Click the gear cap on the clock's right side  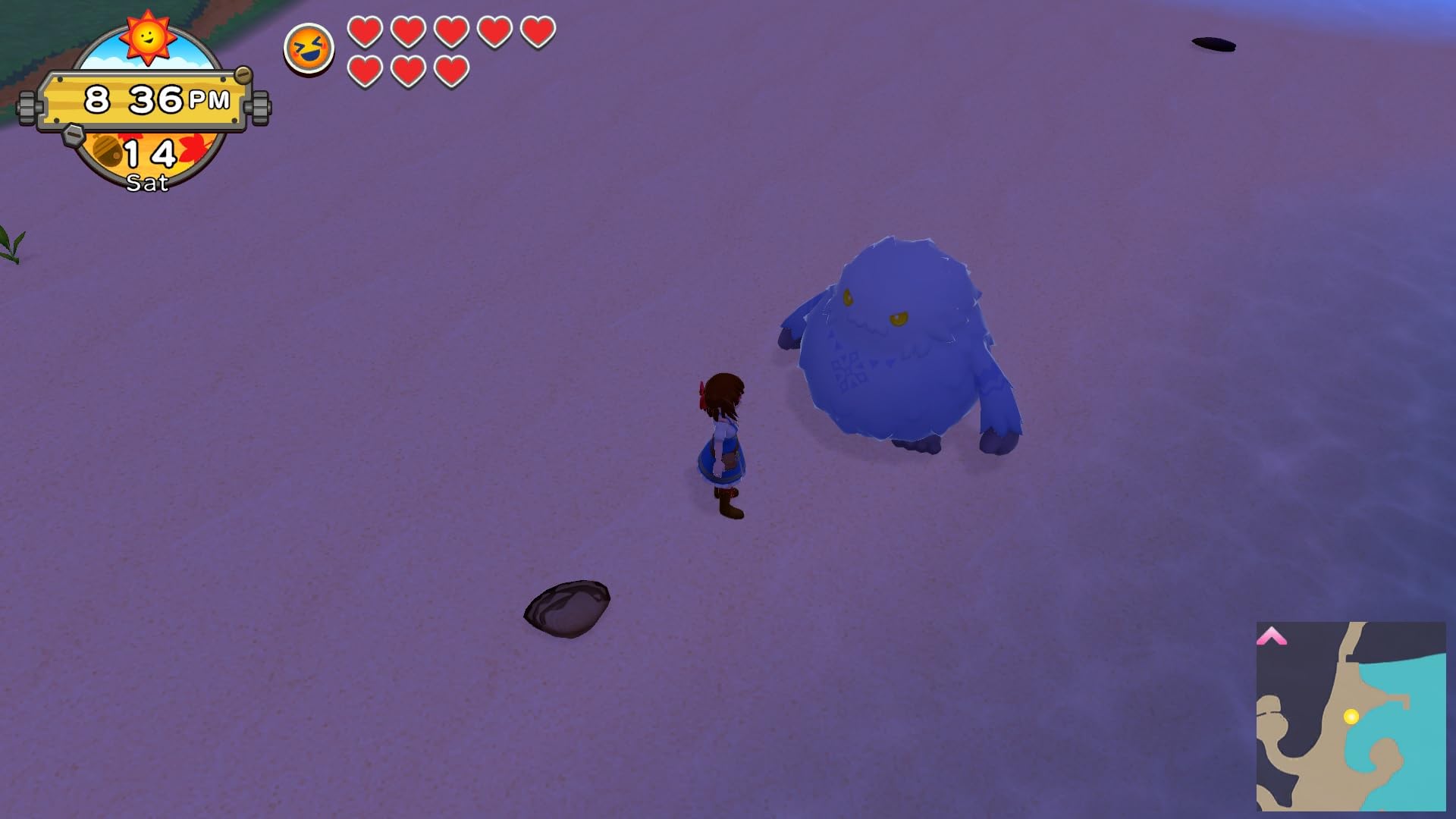(260, 107)
